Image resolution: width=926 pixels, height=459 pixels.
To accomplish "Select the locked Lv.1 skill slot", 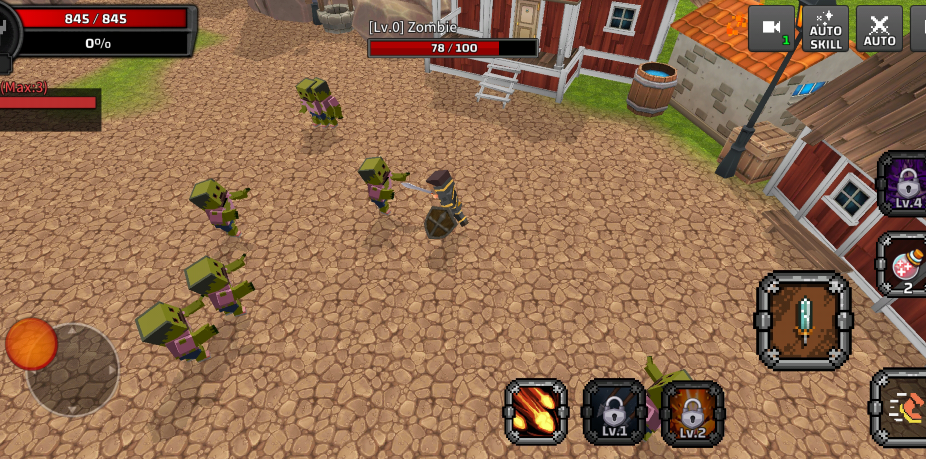I will click(614, 411).
